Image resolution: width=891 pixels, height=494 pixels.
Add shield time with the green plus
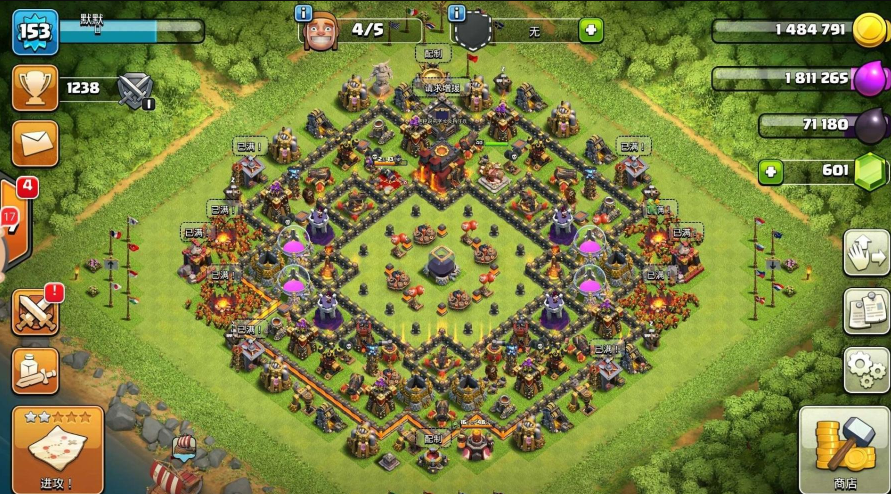(591, 31)
